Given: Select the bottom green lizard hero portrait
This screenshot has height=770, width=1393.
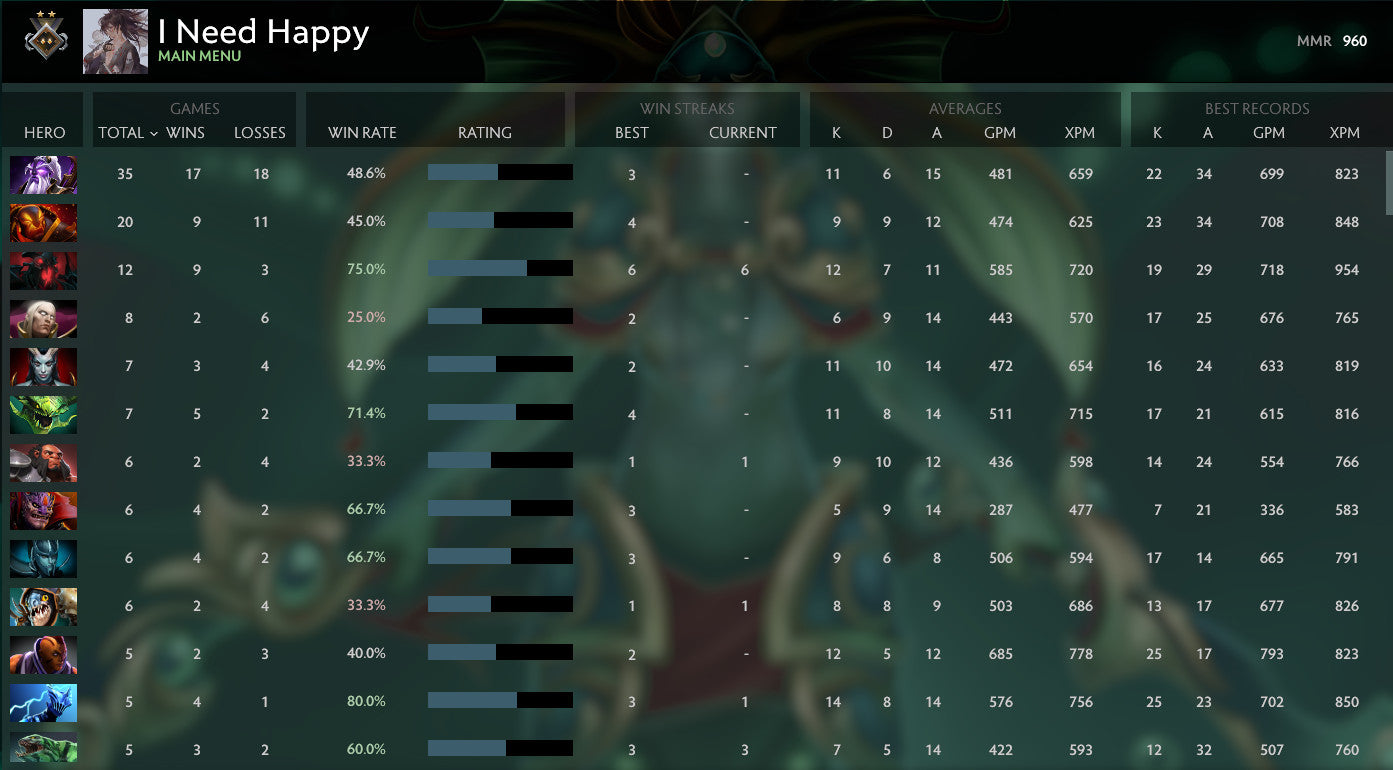Looking at the screenshot, I should [43, 749].
